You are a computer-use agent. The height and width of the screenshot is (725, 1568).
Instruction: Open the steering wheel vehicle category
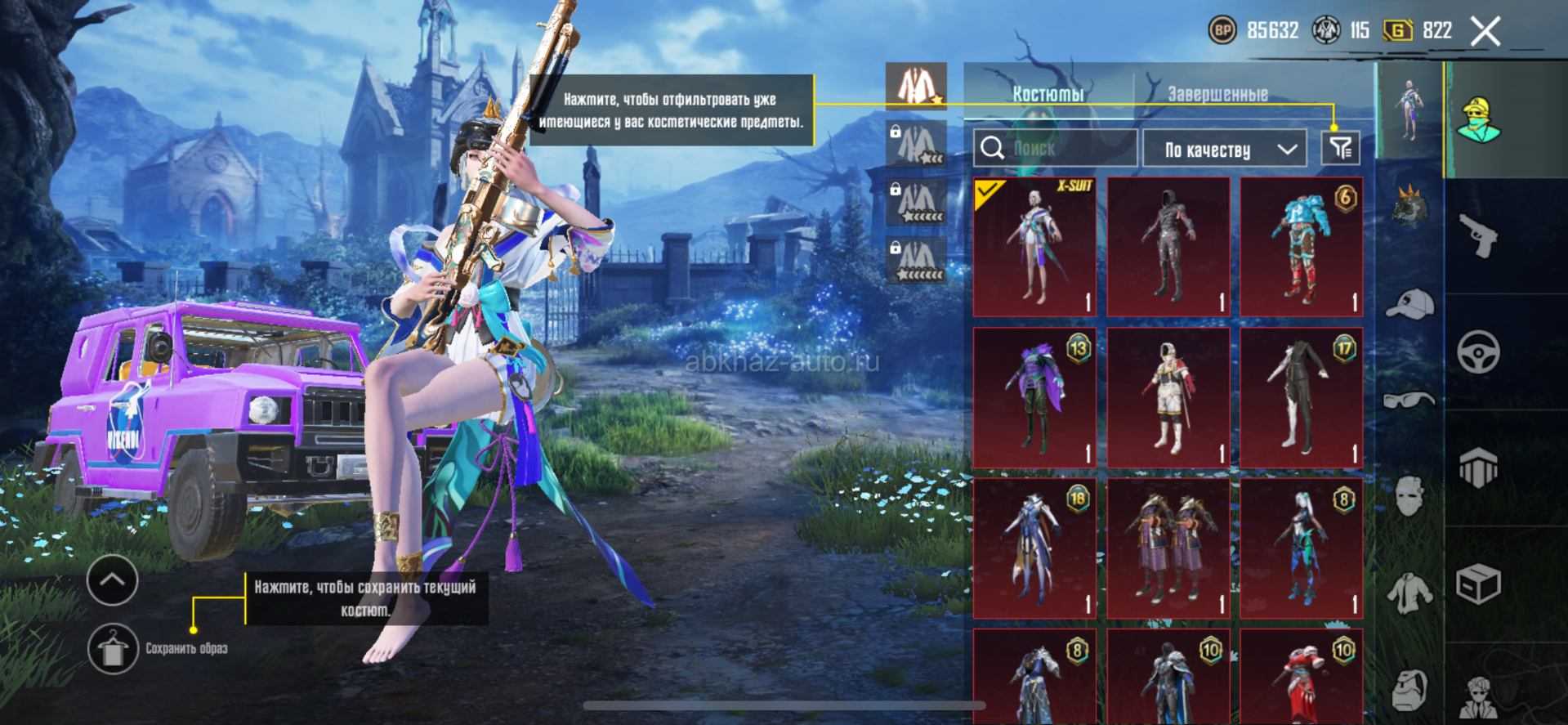pos(1479,353)
